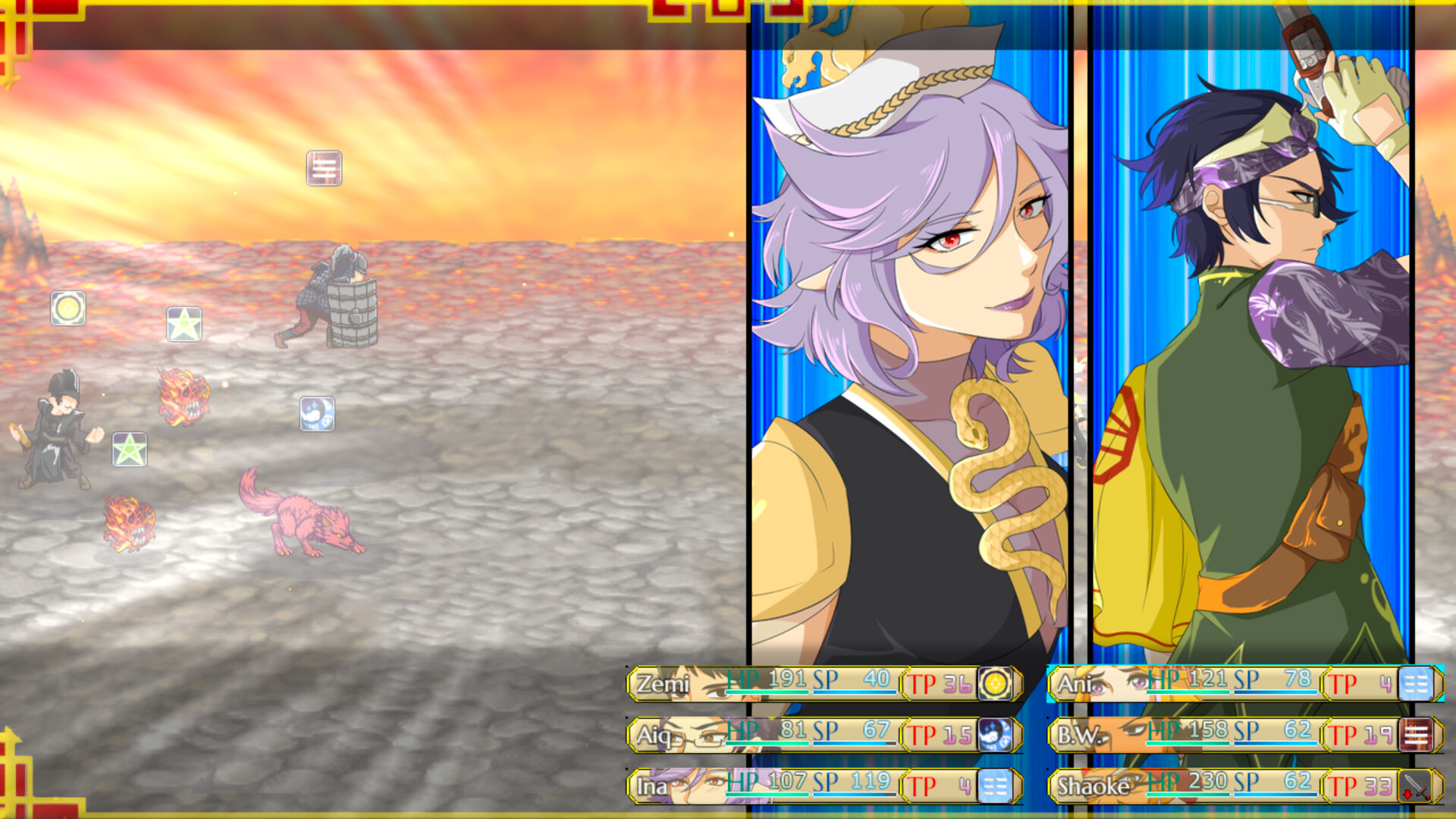Select the sun emblem icon beside Zemi's TP gauge
Screen dimensions: 1456x819
click(x=998, y=683)
